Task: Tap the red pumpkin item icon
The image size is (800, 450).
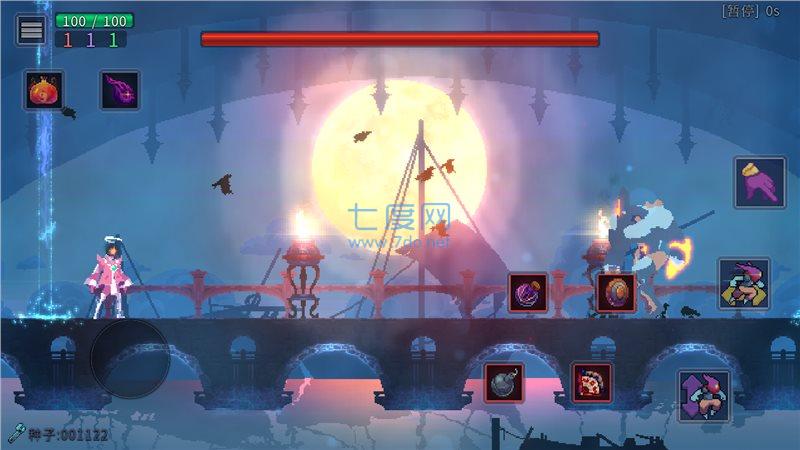Action: click(x=44, y=90)
